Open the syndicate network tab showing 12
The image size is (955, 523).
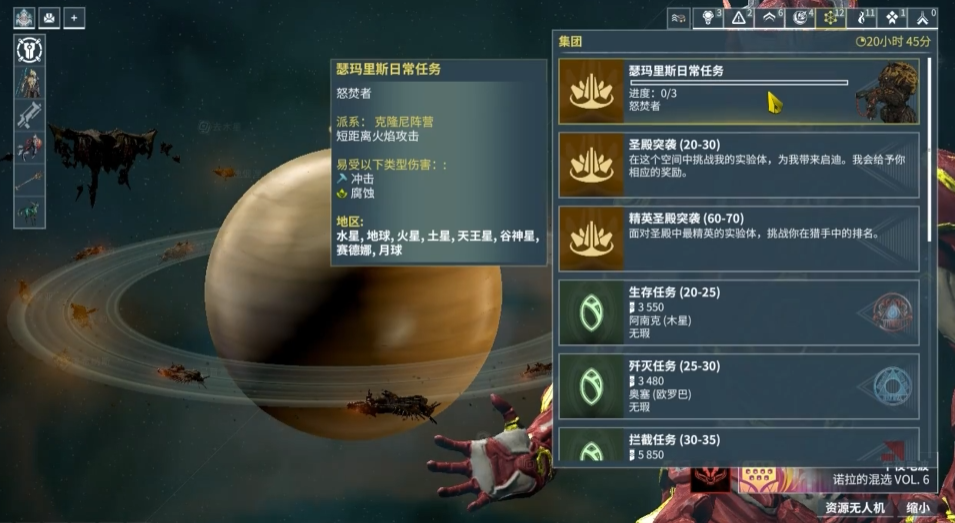(x=832, y=18)
